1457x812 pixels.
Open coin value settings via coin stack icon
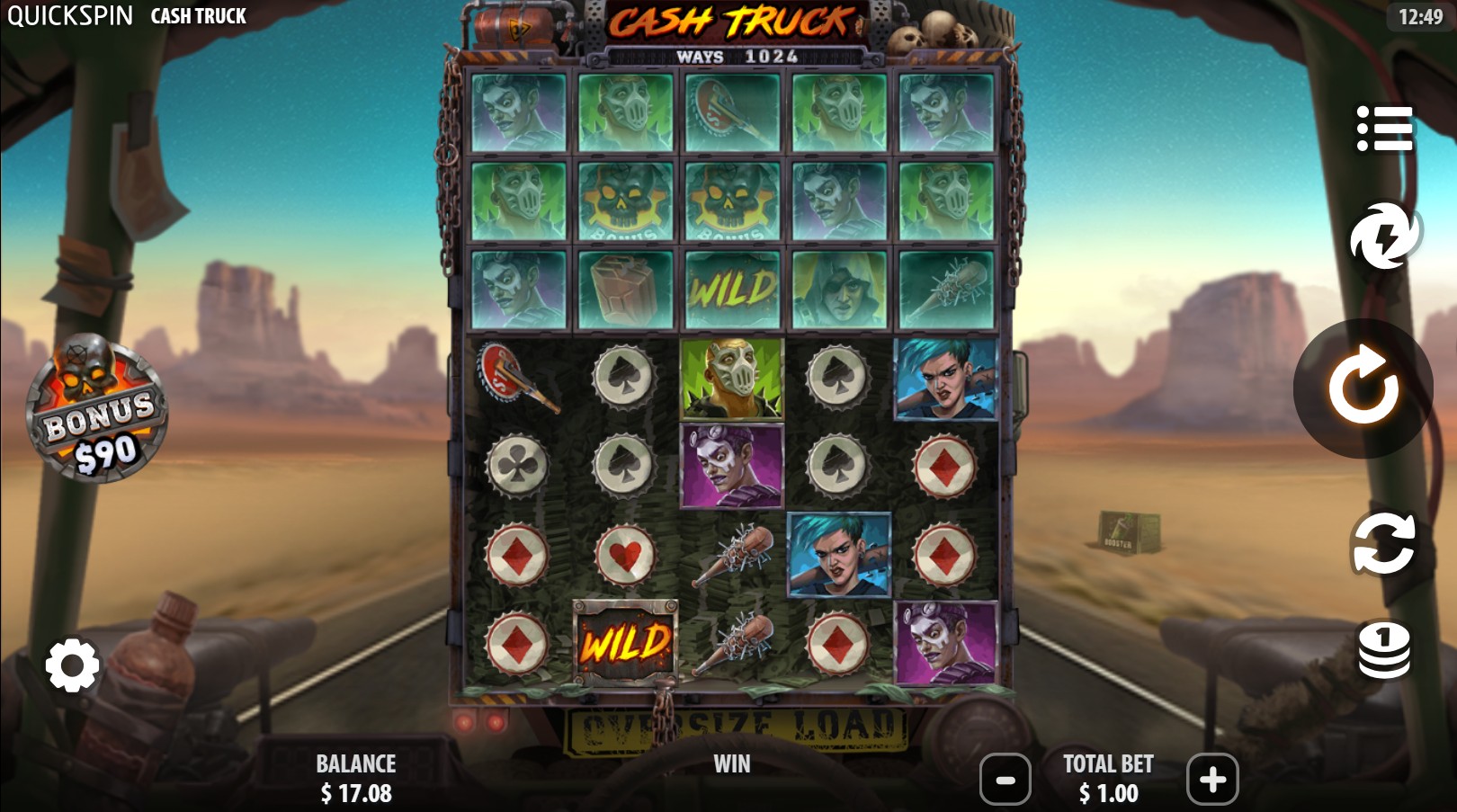point(1382,650)
